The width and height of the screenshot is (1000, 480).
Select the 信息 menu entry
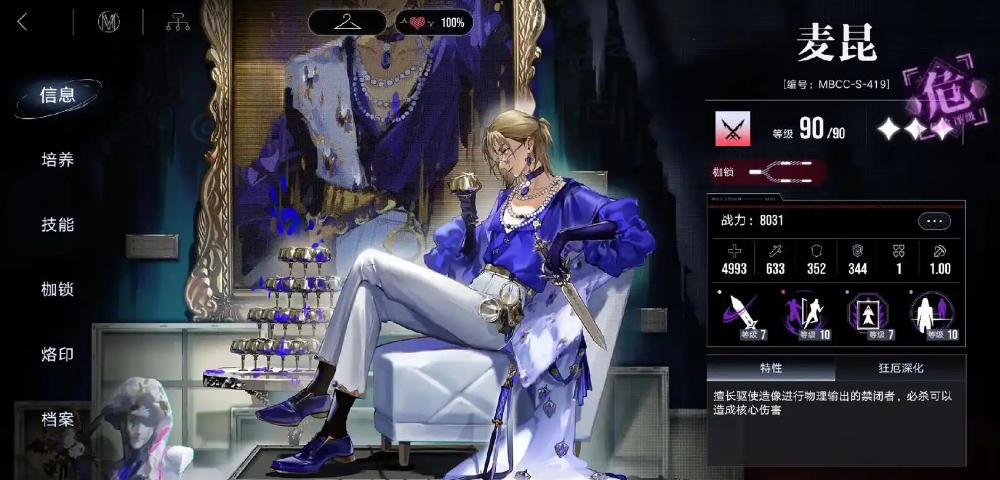point(57,95)
